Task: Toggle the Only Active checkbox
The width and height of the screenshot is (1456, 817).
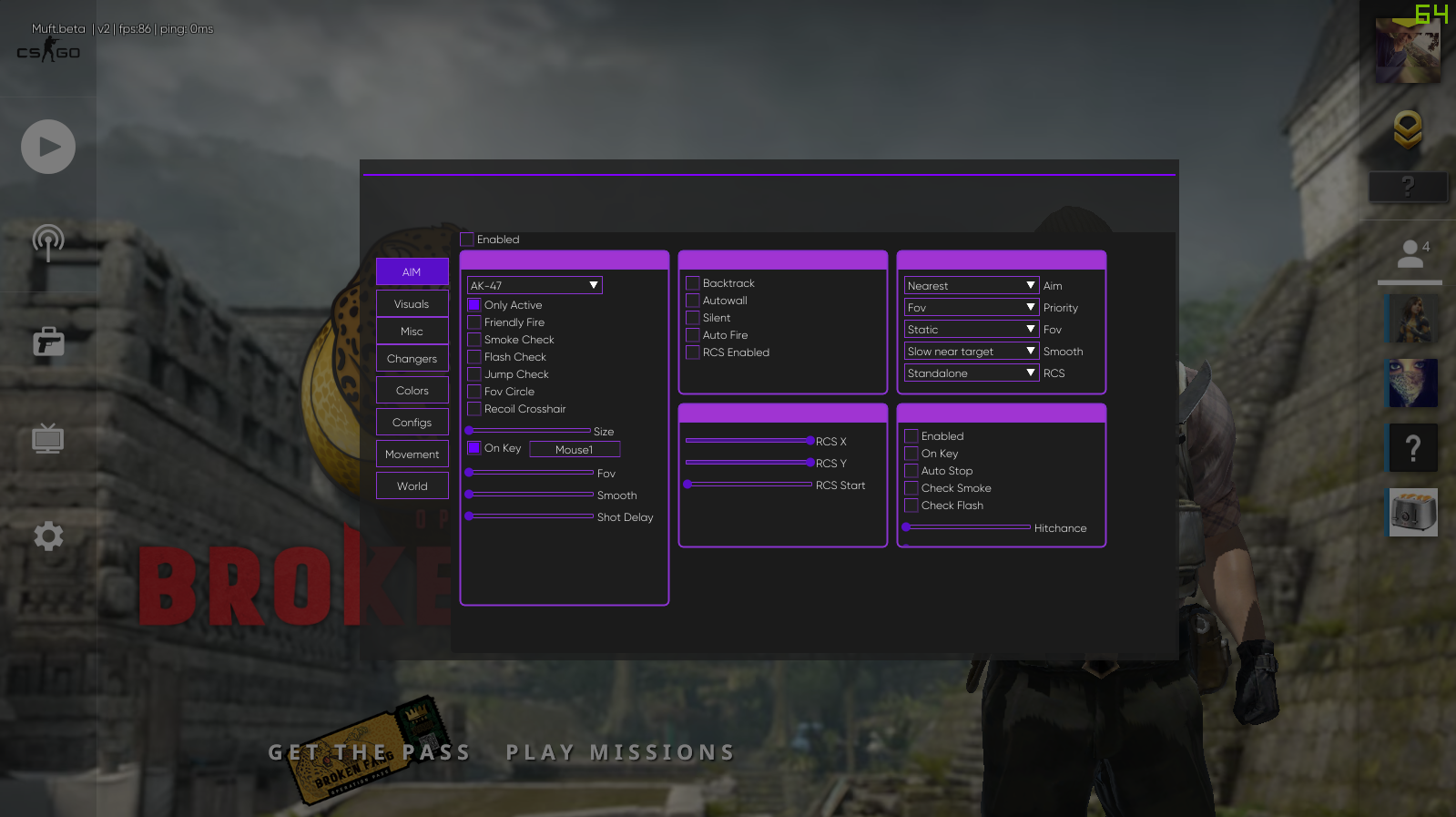Action: 474,305
